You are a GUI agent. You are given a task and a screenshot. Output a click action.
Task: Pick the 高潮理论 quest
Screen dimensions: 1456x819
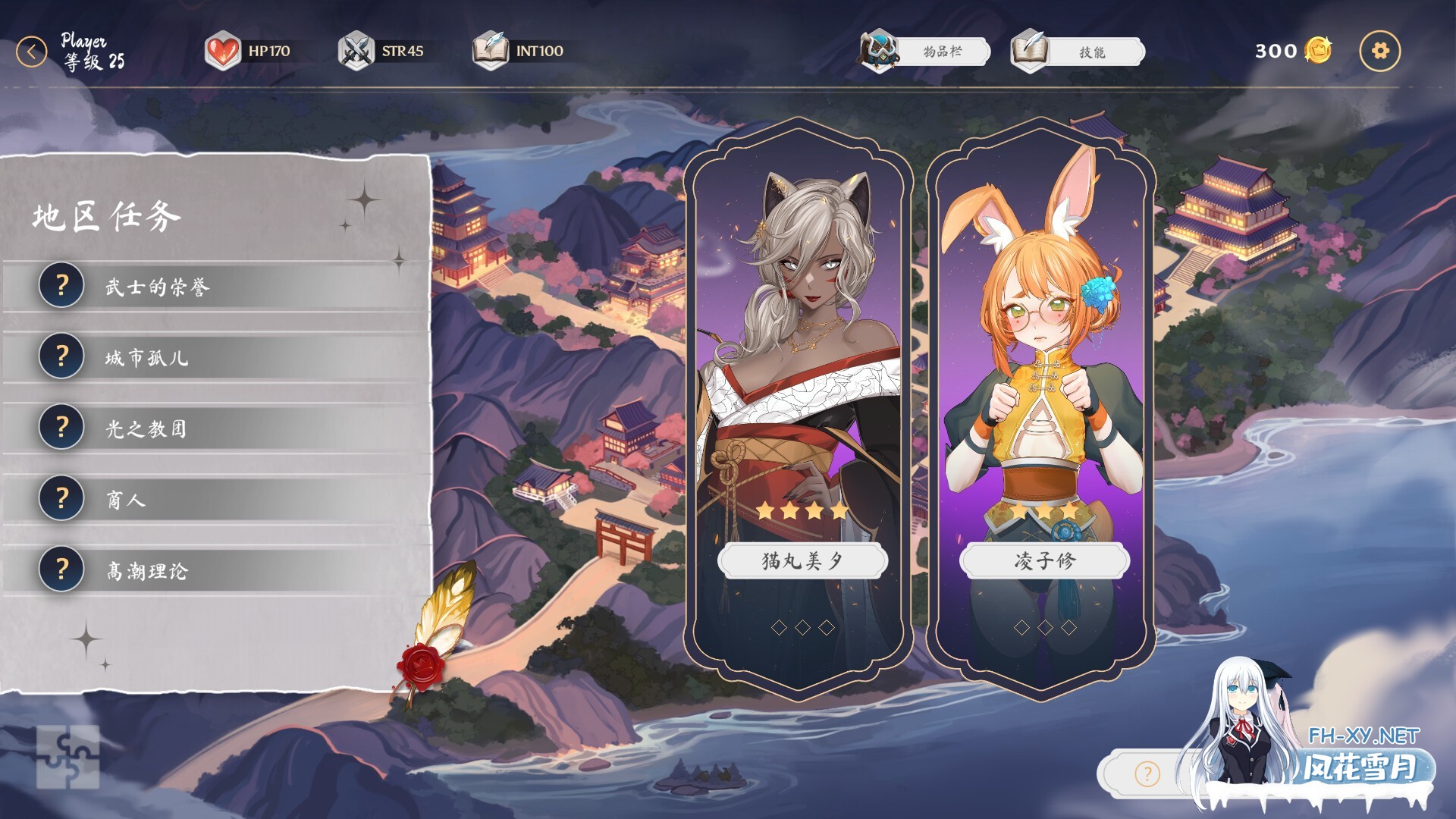[216, 570]
